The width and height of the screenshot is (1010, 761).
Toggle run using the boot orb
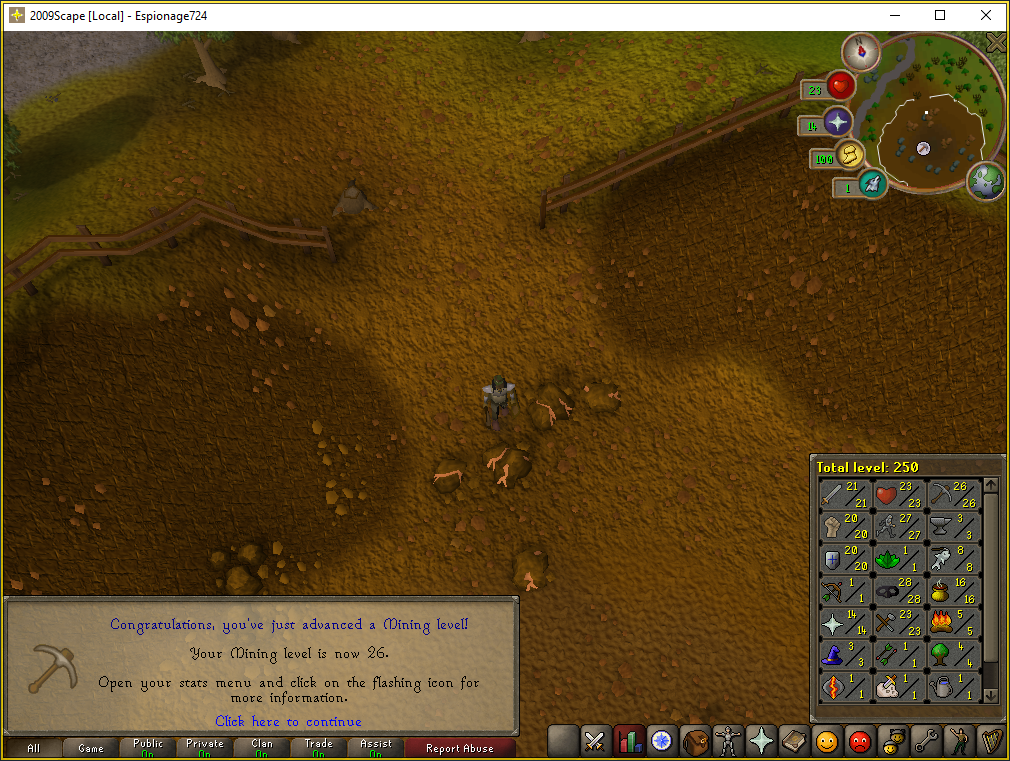tap(849, 155)
